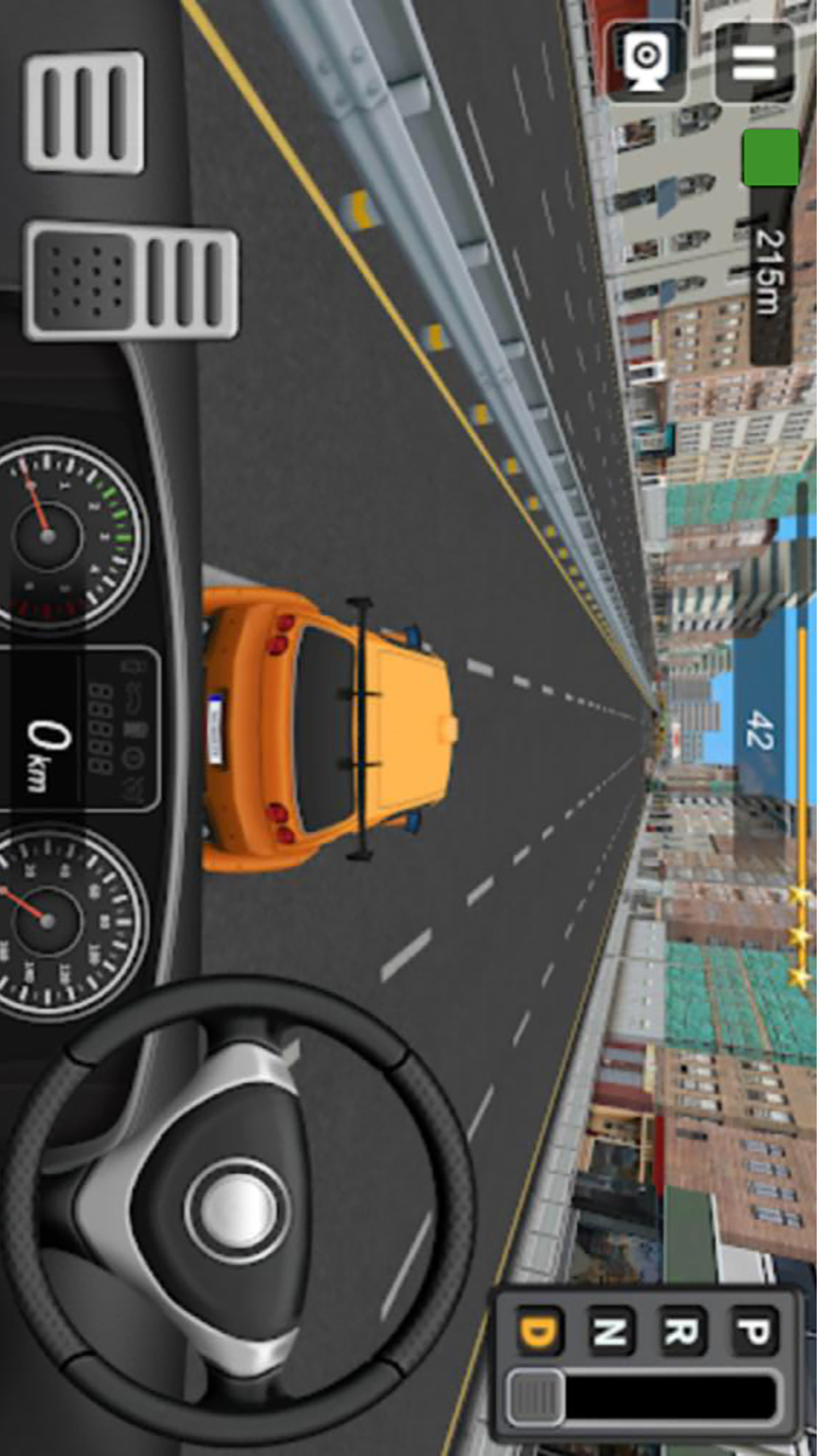This screenshot has height=1456, width=819.
Task: Shift gear to R (Reverse)
Action: 682,1331
